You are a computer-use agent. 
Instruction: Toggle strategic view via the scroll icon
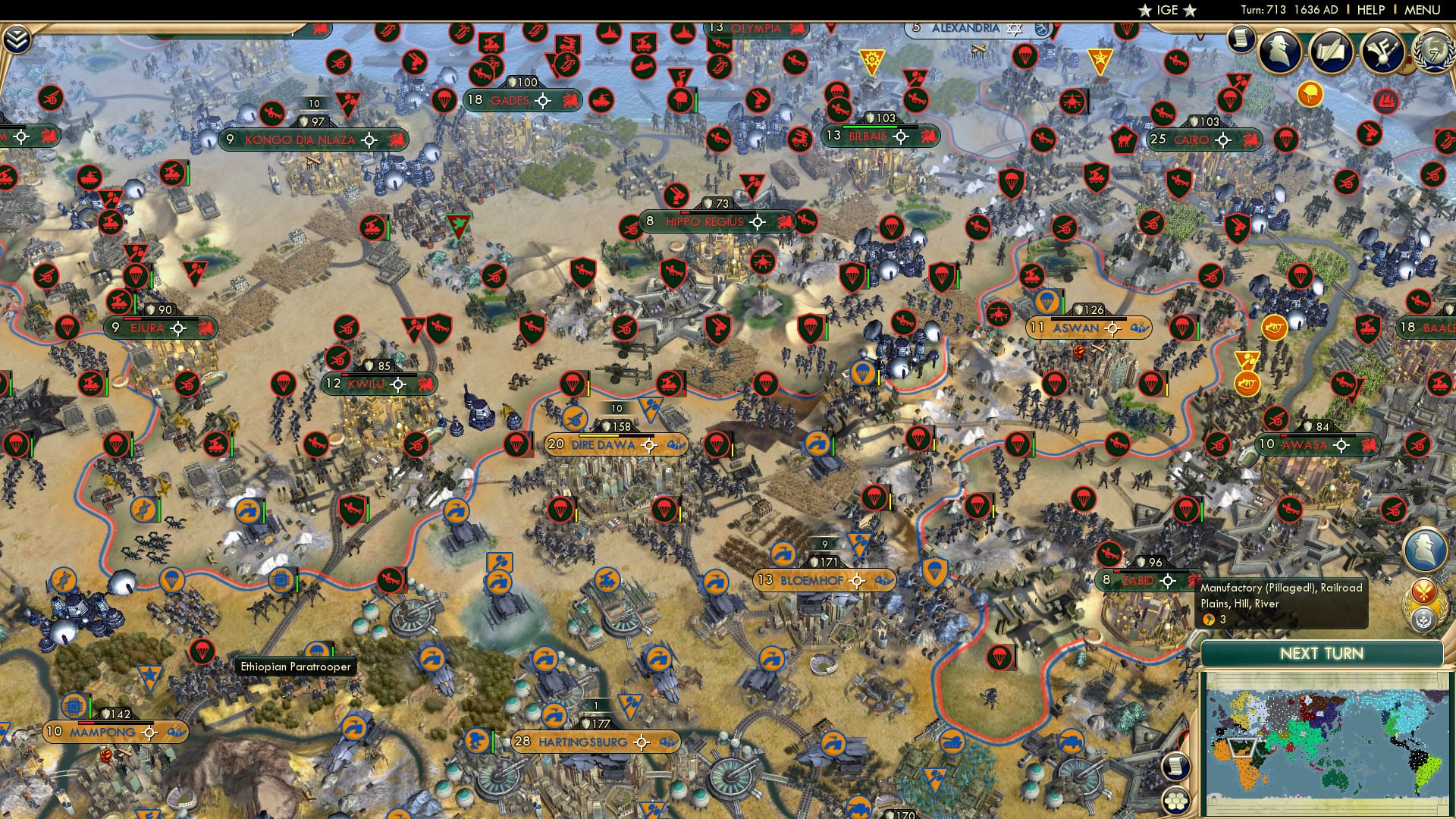point(1175,766)
